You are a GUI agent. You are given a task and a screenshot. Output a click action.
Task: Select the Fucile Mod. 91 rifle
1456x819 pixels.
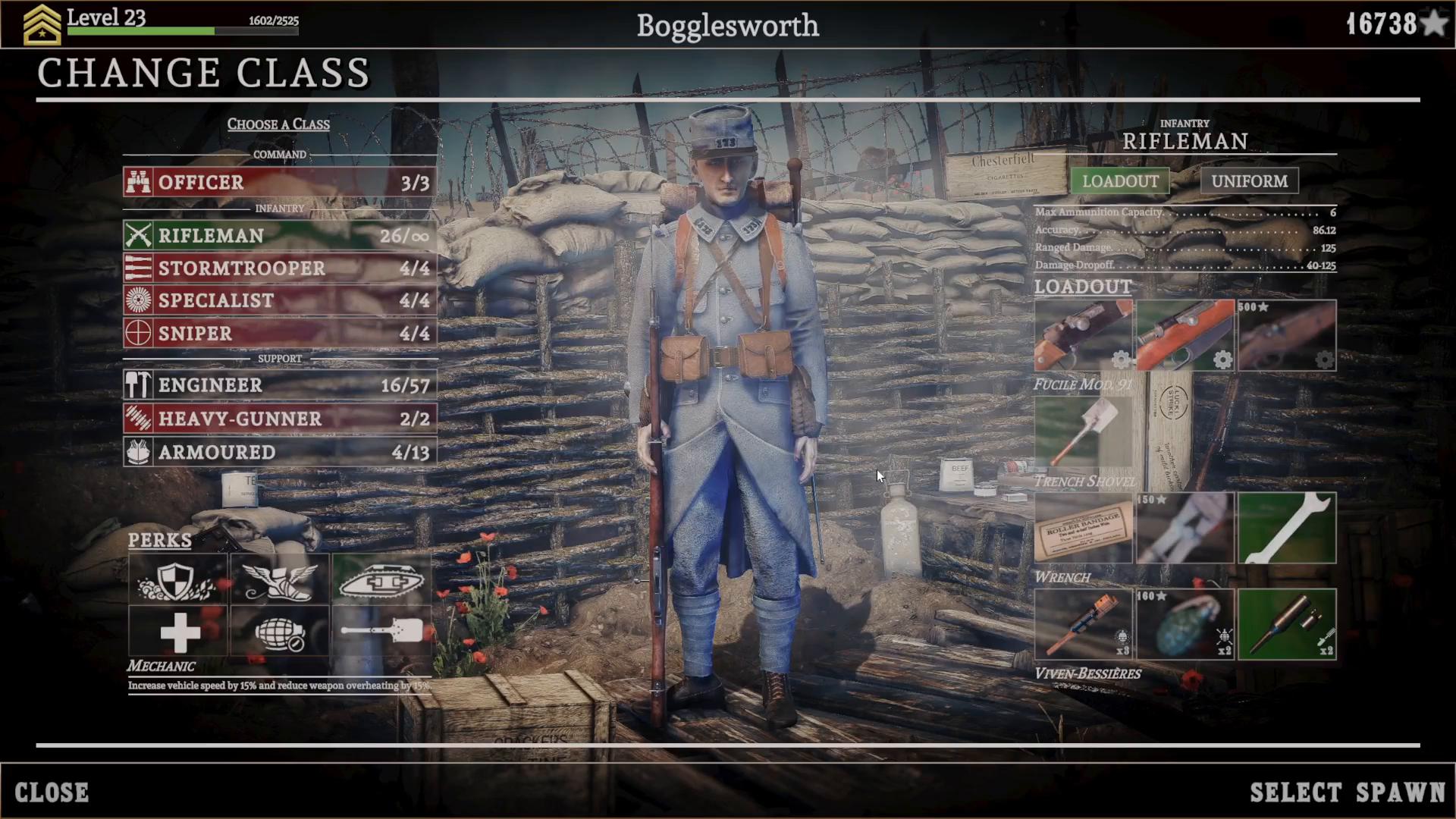point(1185,335)
